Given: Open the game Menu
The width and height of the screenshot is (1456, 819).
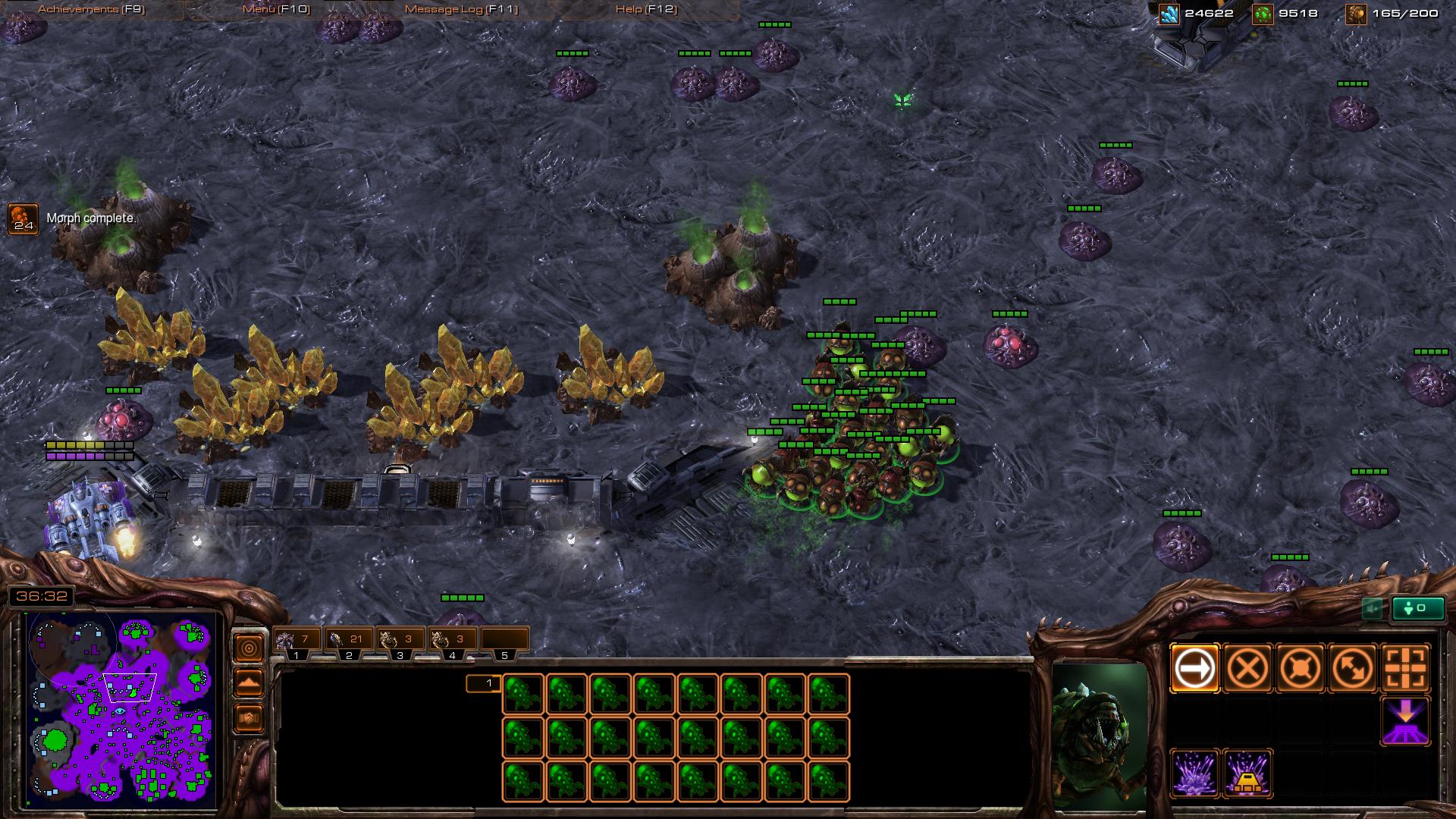Looking at the screenshot, I should click(x=276, y=9).
